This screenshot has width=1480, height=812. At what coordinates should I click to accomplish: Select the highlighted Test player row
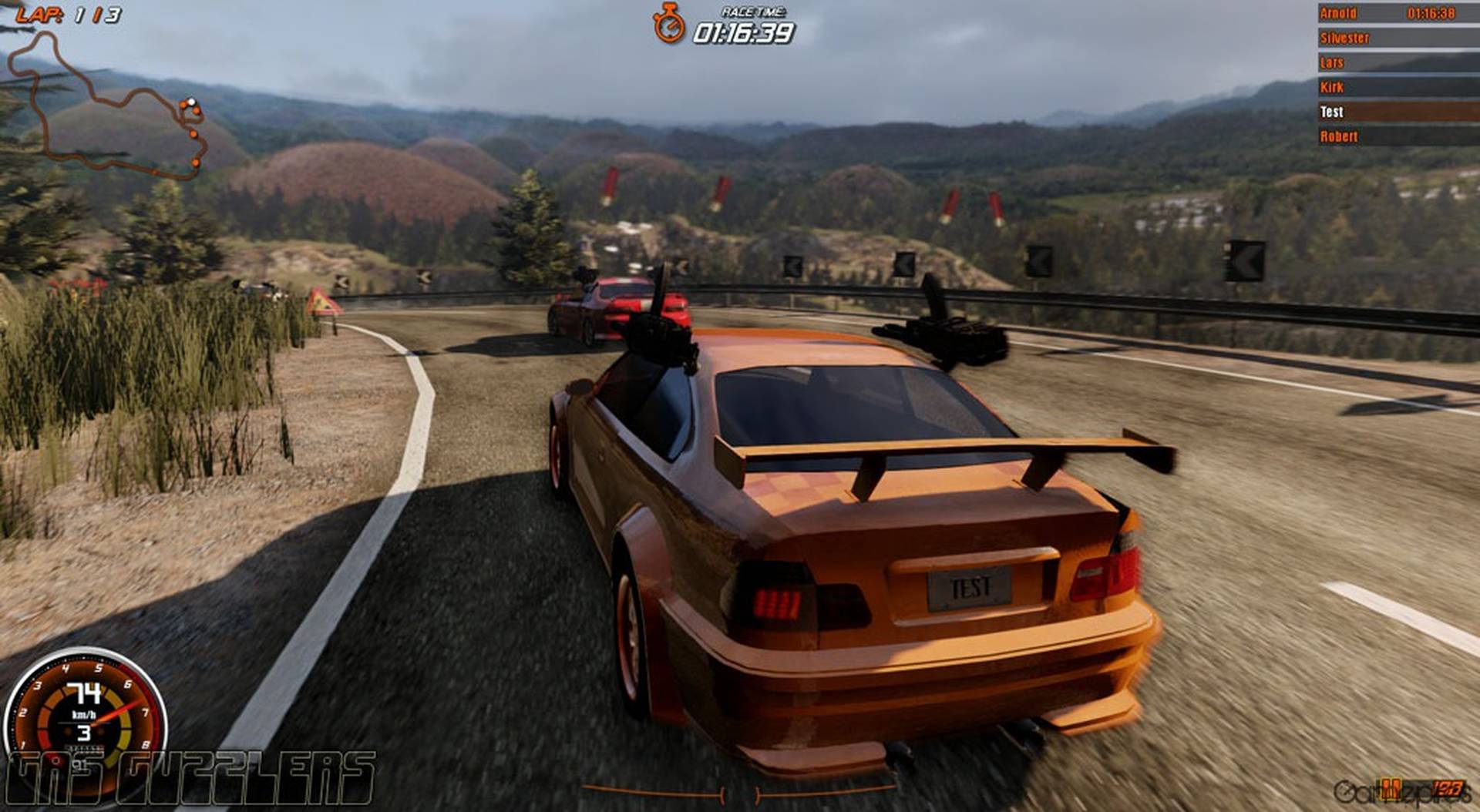point(1397,112)
